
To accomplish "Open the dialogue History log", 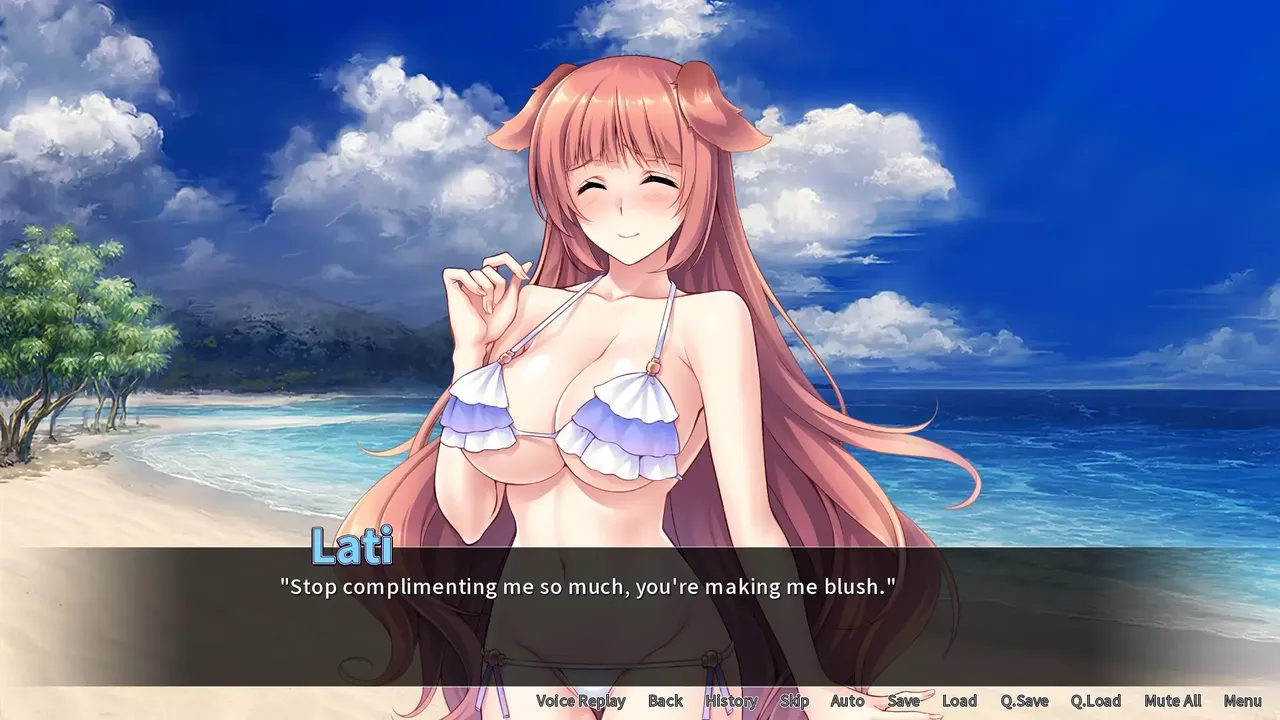I will pyautogui.click(x=731, y=701).
